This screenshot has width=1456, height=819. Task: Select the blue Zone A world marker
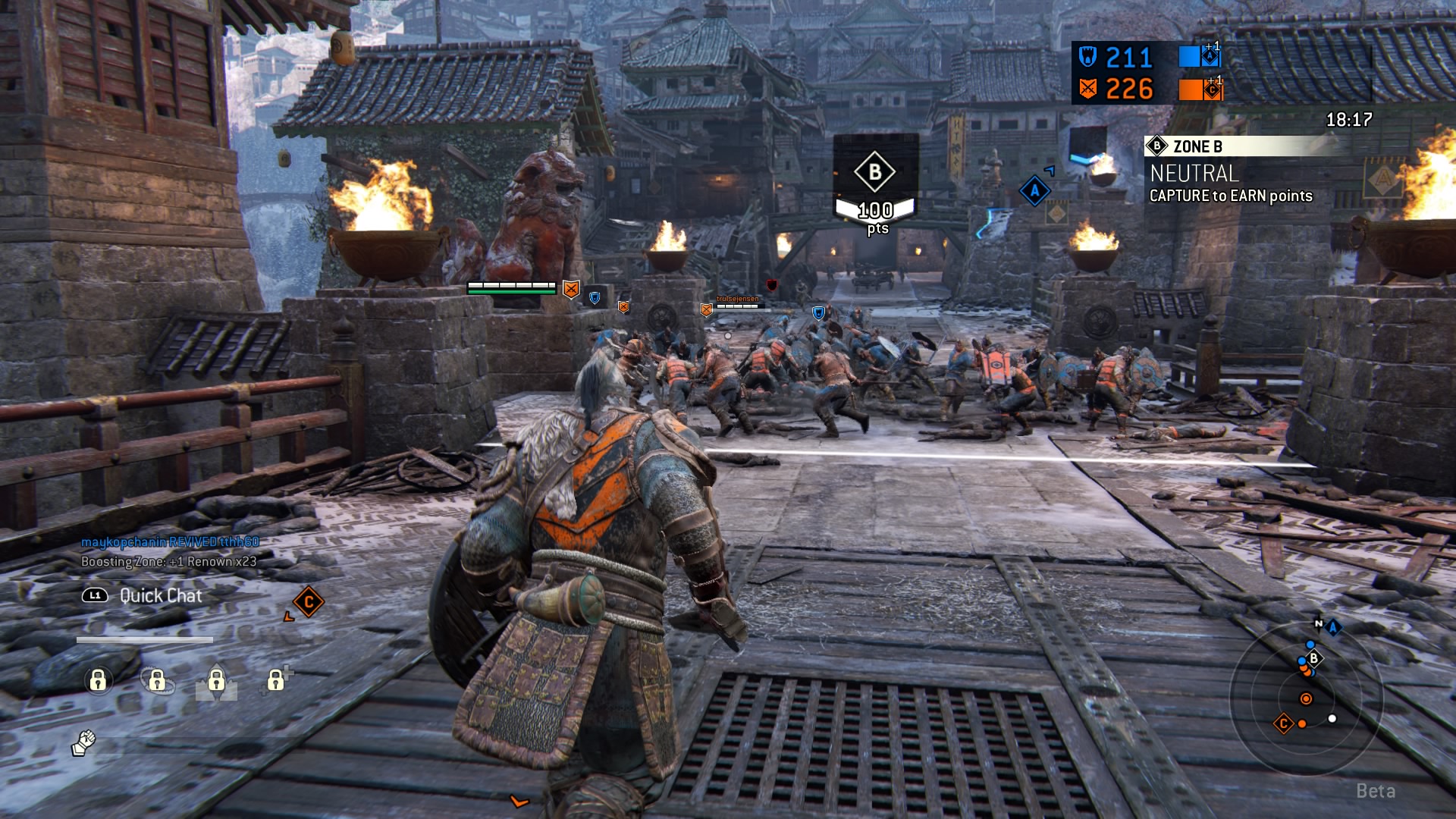1034,190
